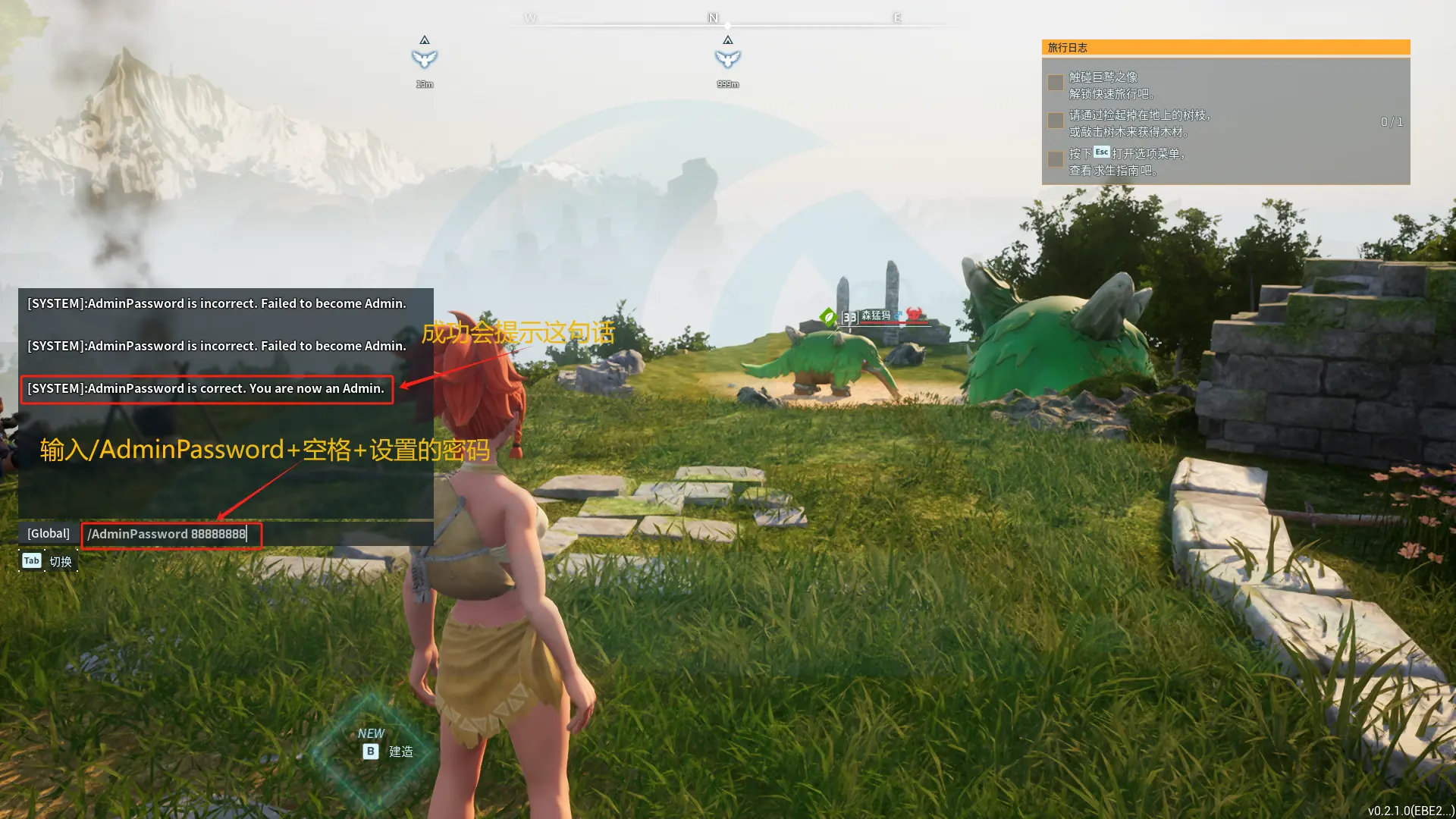Click the eagle waypoint marker showing 999m
The height and width of the screenshot is (819, 1456).
[x=727, y=58]
